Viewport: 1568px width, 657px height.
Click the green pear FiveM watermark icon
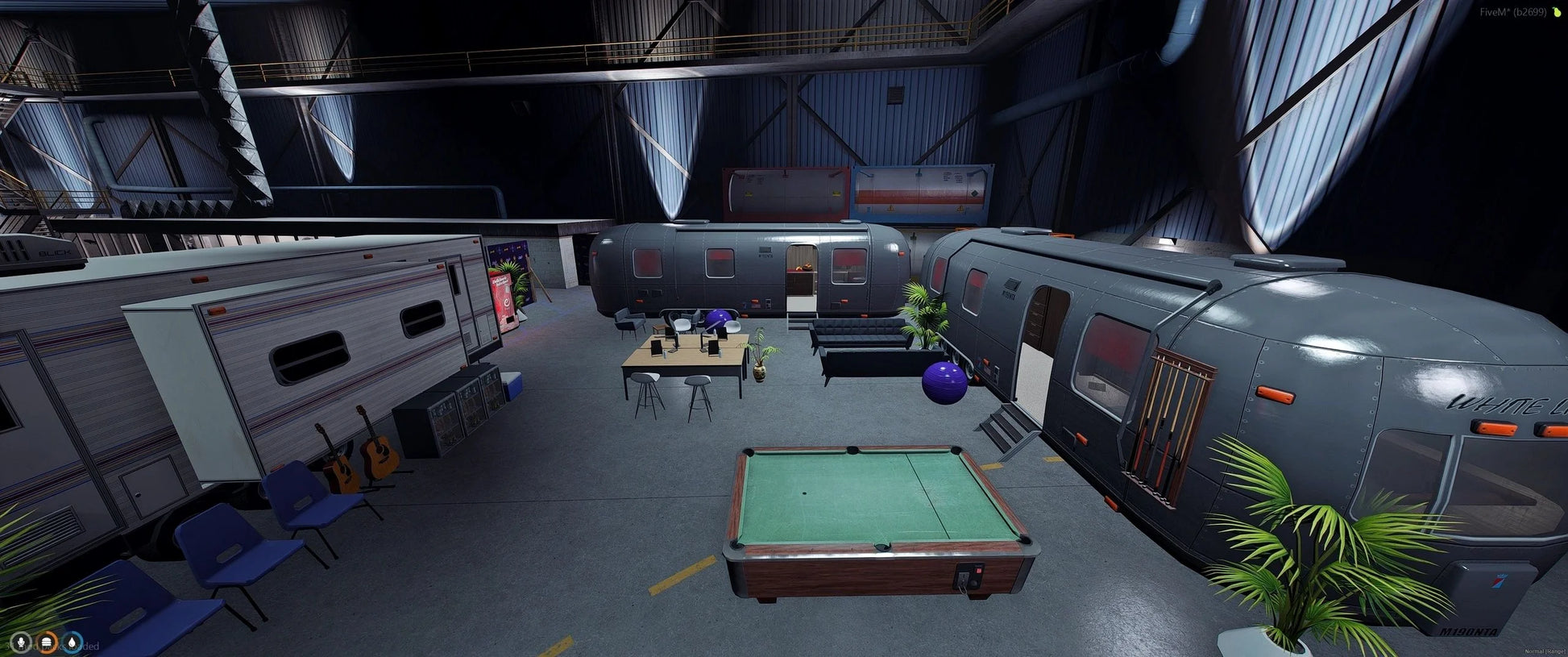[x=1556, y=12]
